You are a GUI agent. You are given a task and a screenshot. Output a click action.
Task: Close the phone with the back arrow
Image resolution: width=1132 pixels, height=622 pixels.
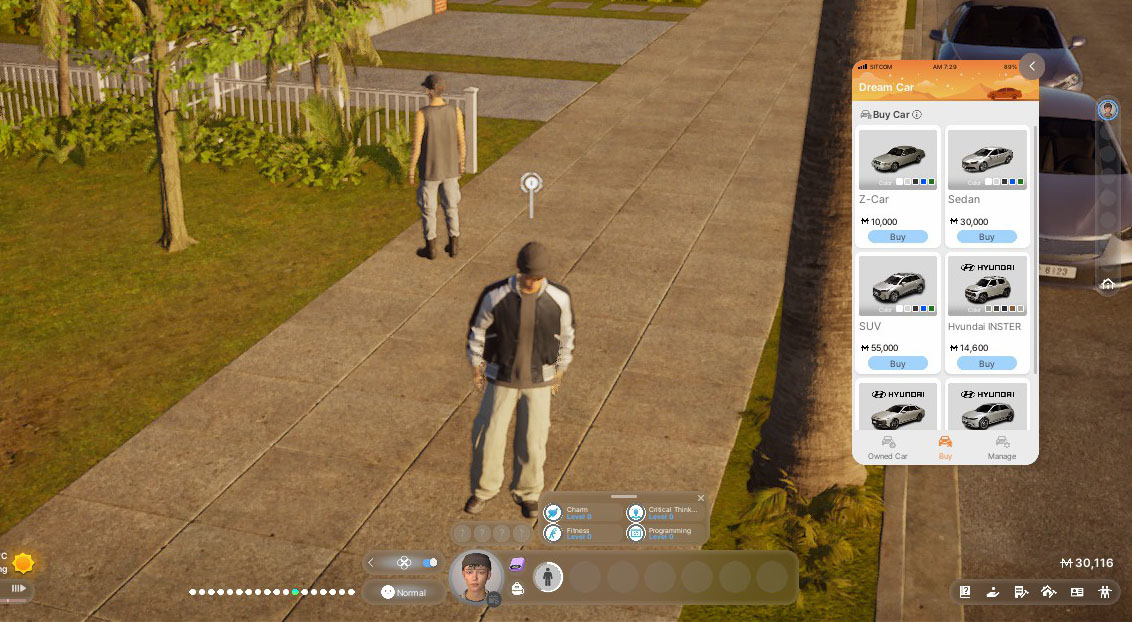(1031, 66)
